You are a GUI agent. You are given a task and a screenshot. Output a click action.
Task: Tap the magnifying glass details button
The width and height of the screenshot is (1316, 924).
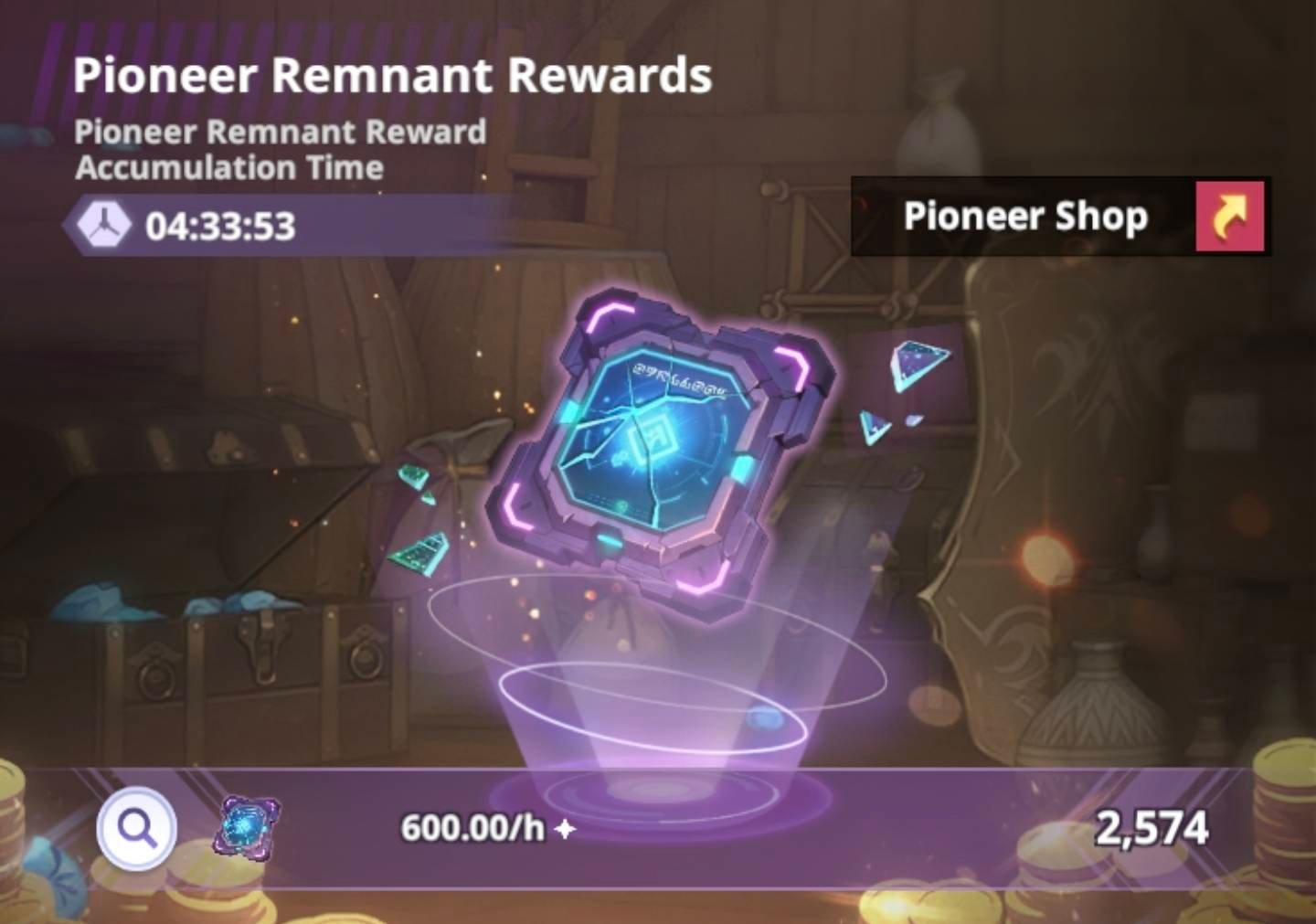tap(137, 828)
